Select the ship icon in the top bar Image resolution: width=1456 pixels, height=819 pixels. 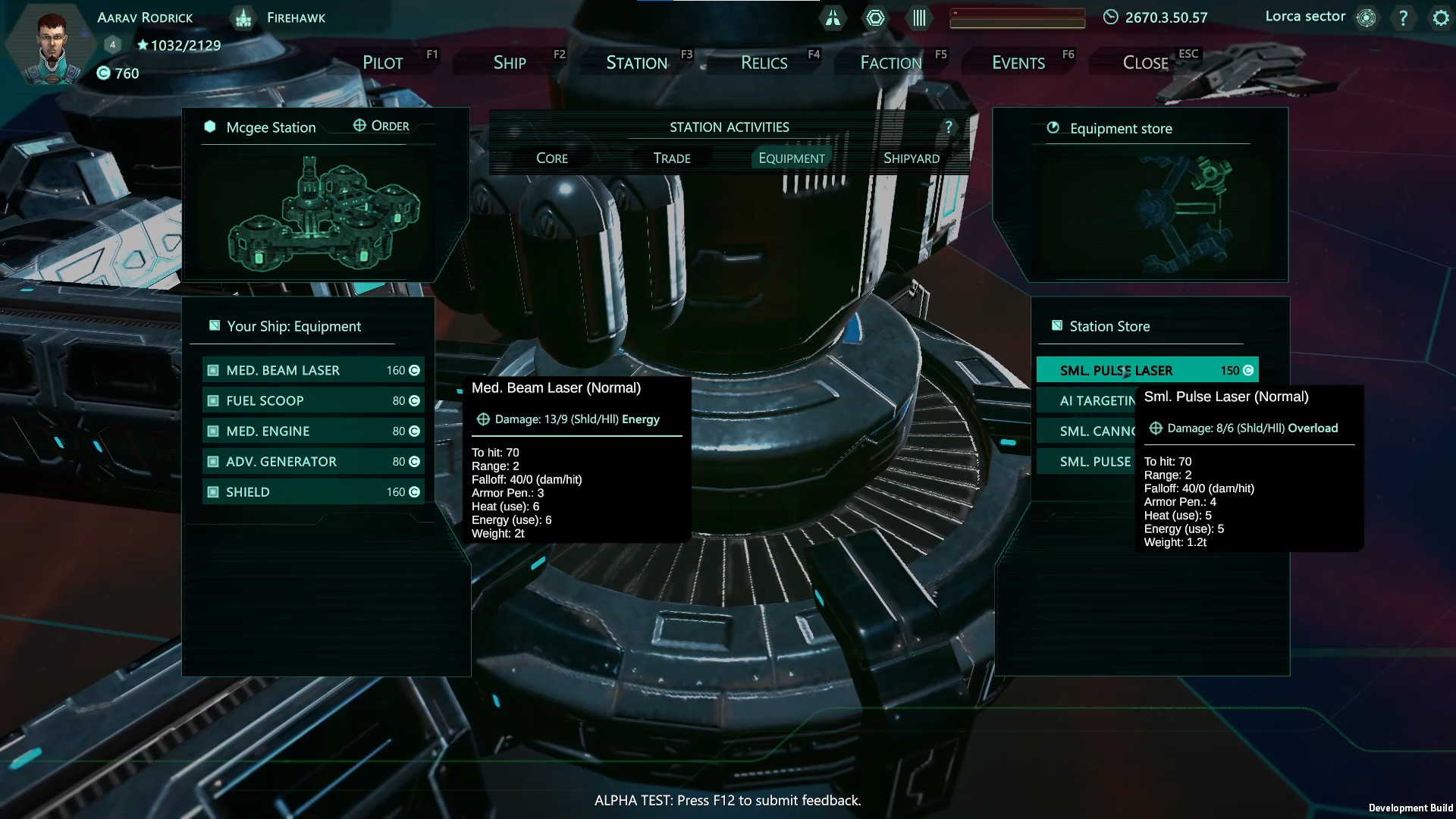pos(833,18)
